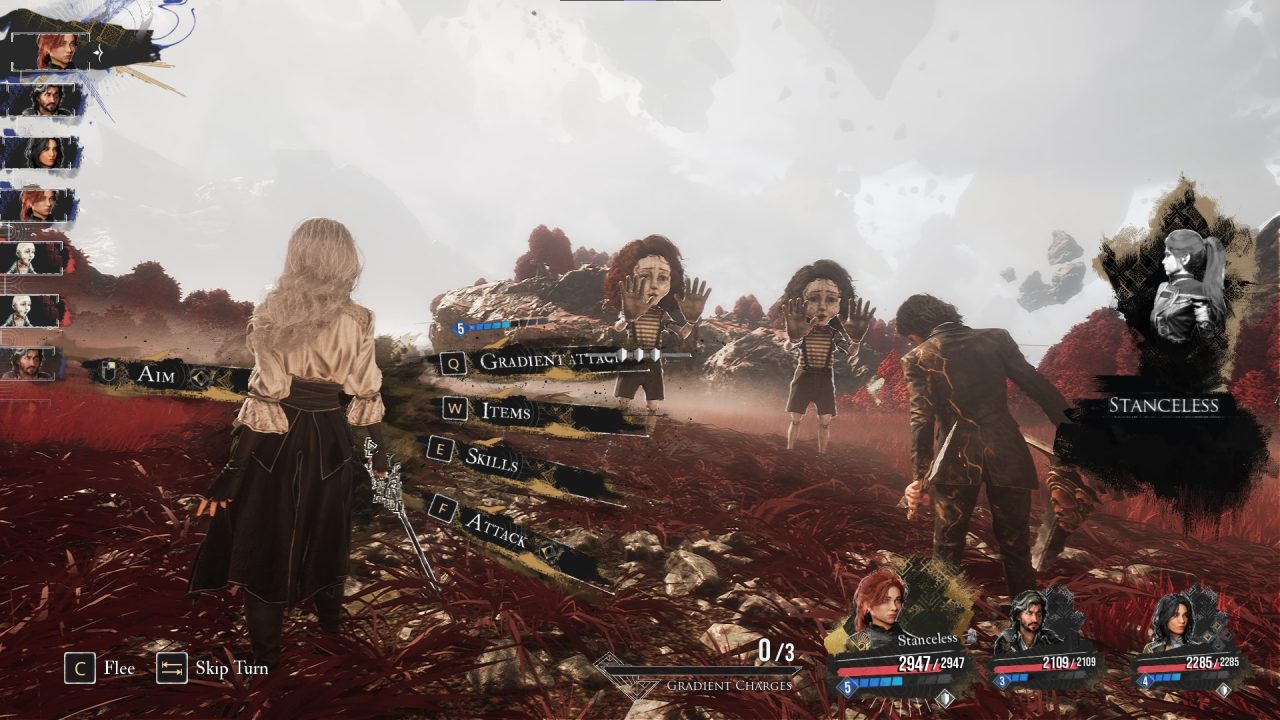Image resolution: width=1280 pixels, height=720 pixels.
Task: Expand the targeted enemy's Stanceless status panel
Action: [1164, 404]
